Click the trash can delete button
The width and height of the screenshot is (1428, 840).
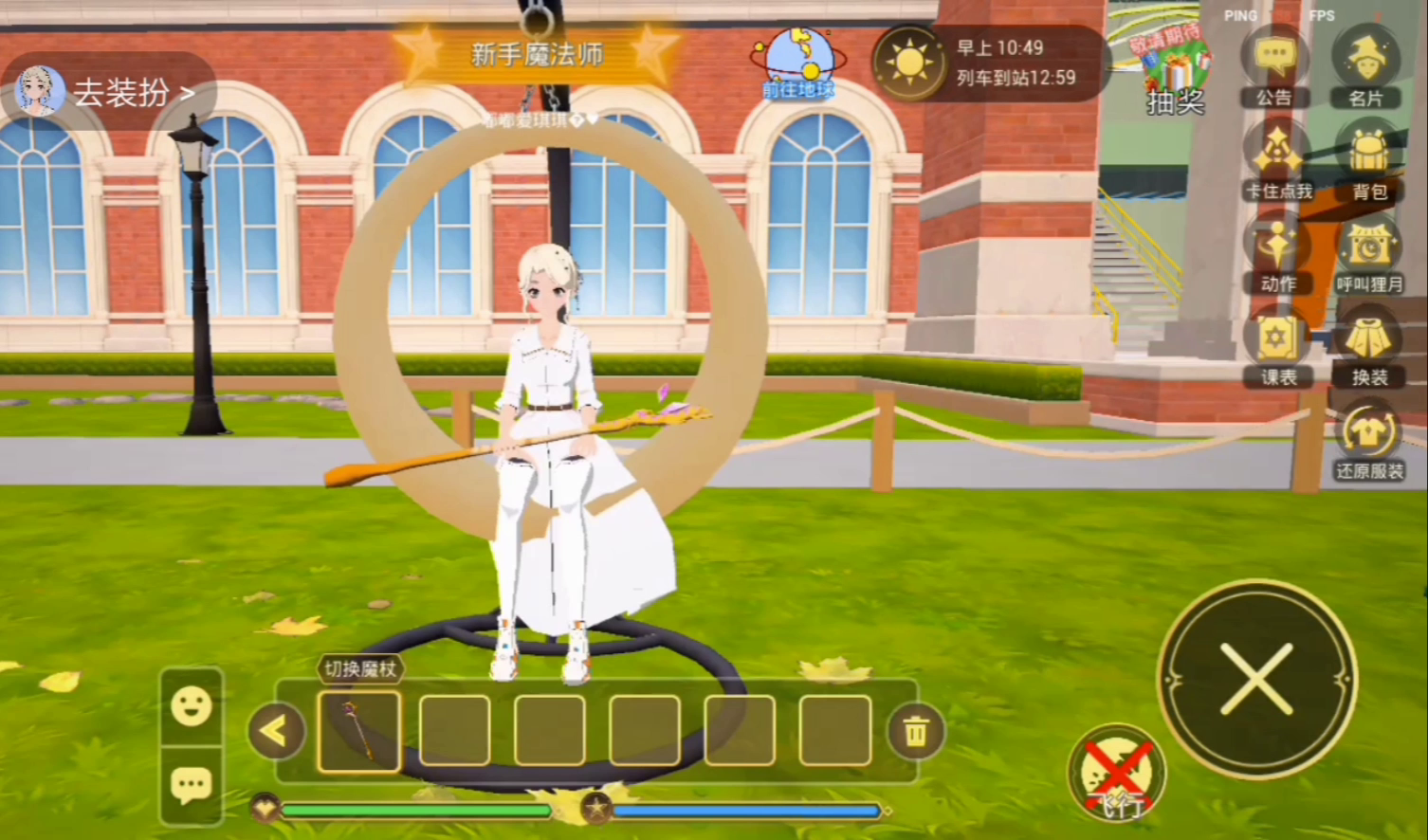[x=915, y=731]
